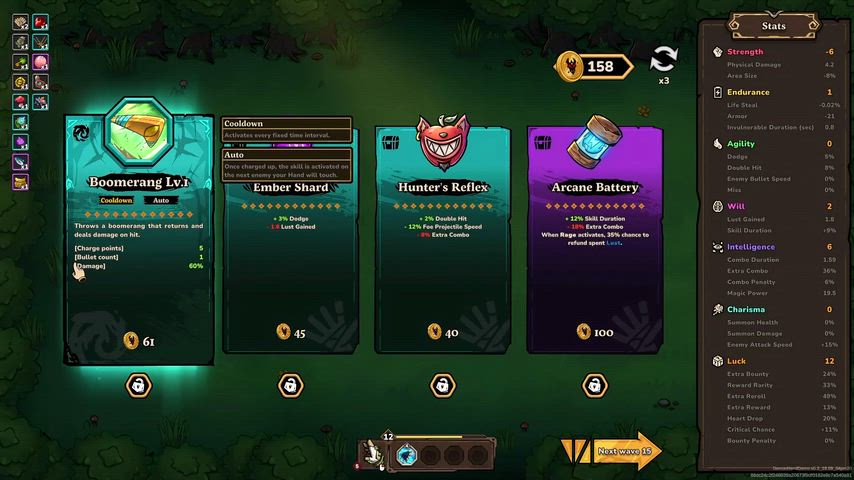
Task: Buy the Arcane Battery card
Action: pyautogui.click(x=594, y=240)
